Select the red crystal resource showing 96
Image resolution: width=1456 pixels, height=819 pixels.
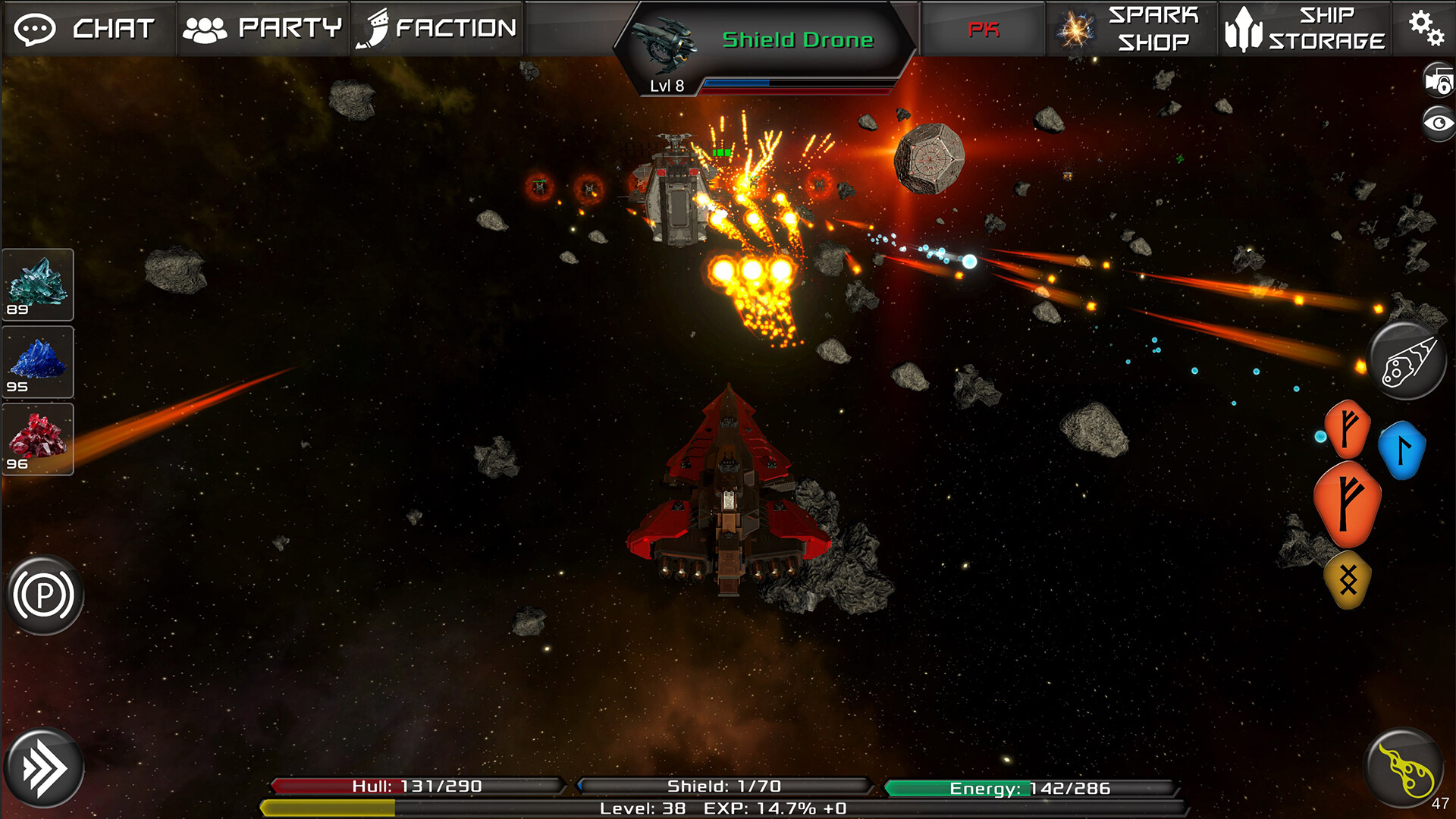(x=38, y=440)
